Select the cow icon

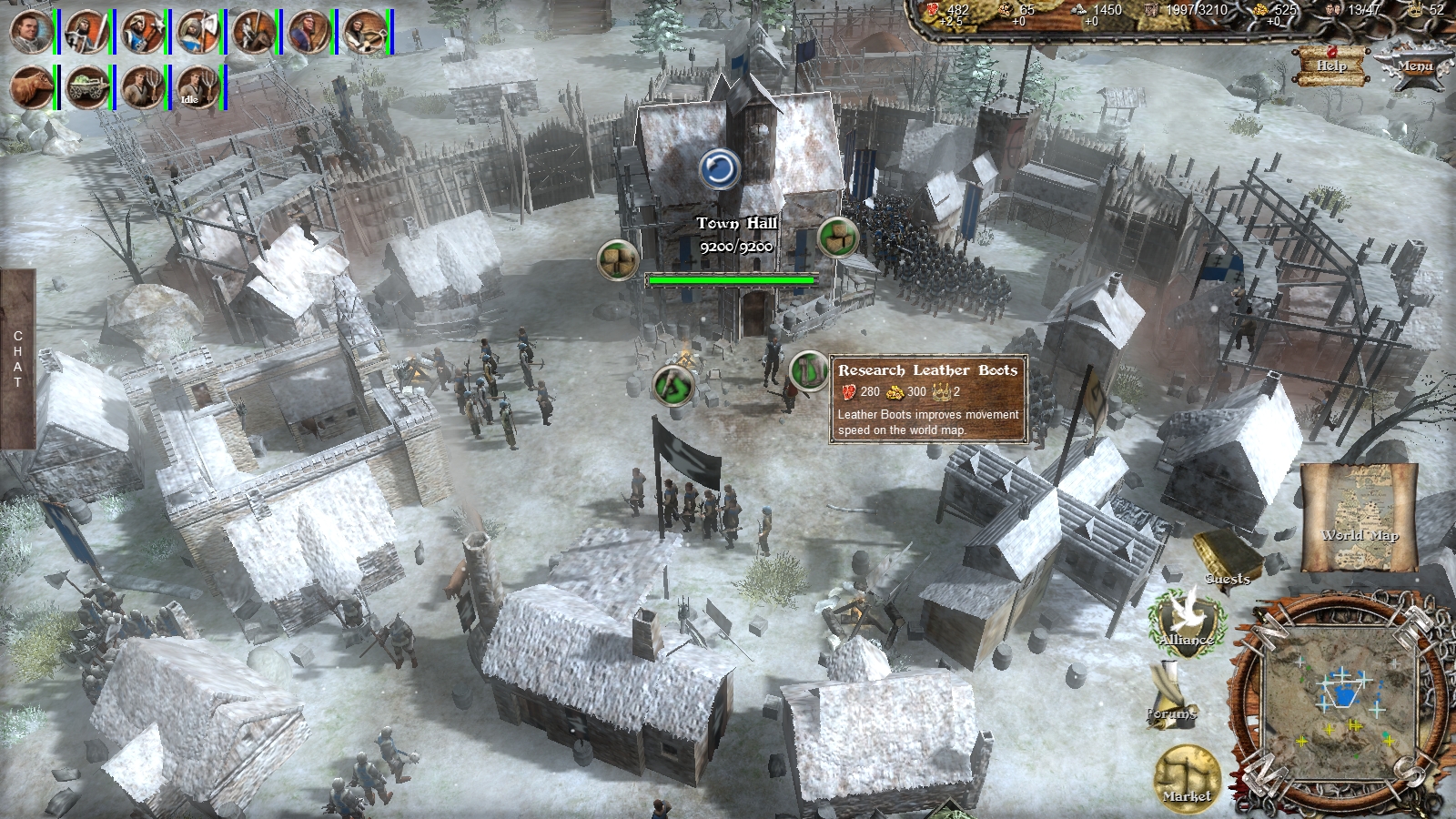[31, 88]
